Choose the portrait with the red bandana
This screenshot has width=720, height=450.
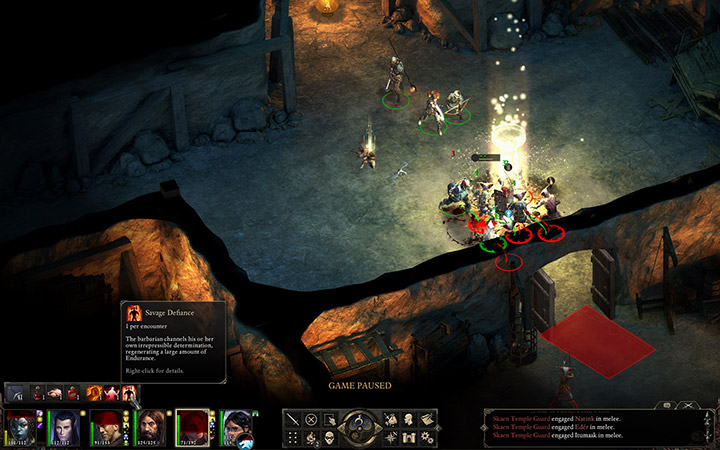108,427
